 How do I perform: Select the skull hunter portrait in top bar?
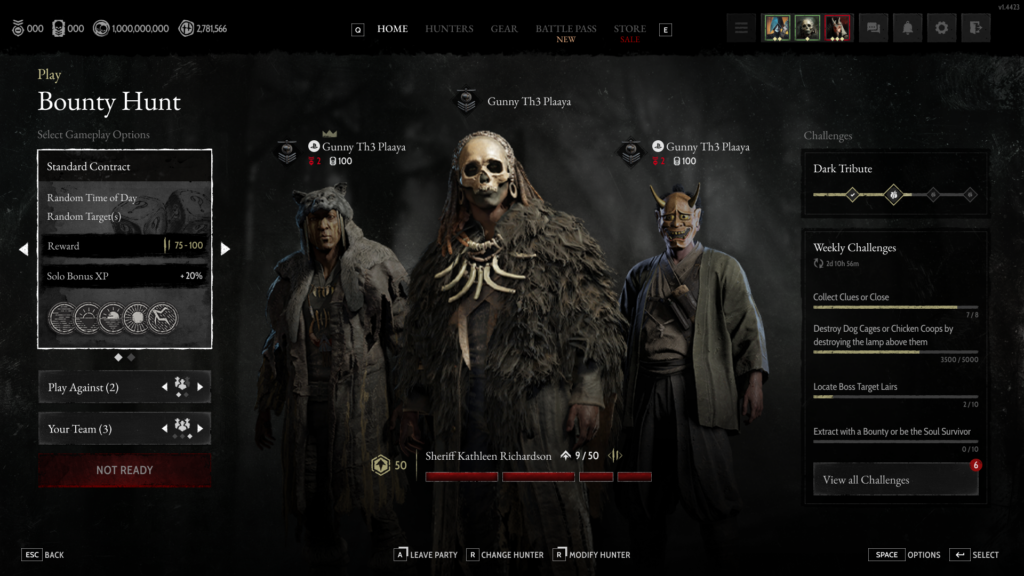[x=807, y=29]
